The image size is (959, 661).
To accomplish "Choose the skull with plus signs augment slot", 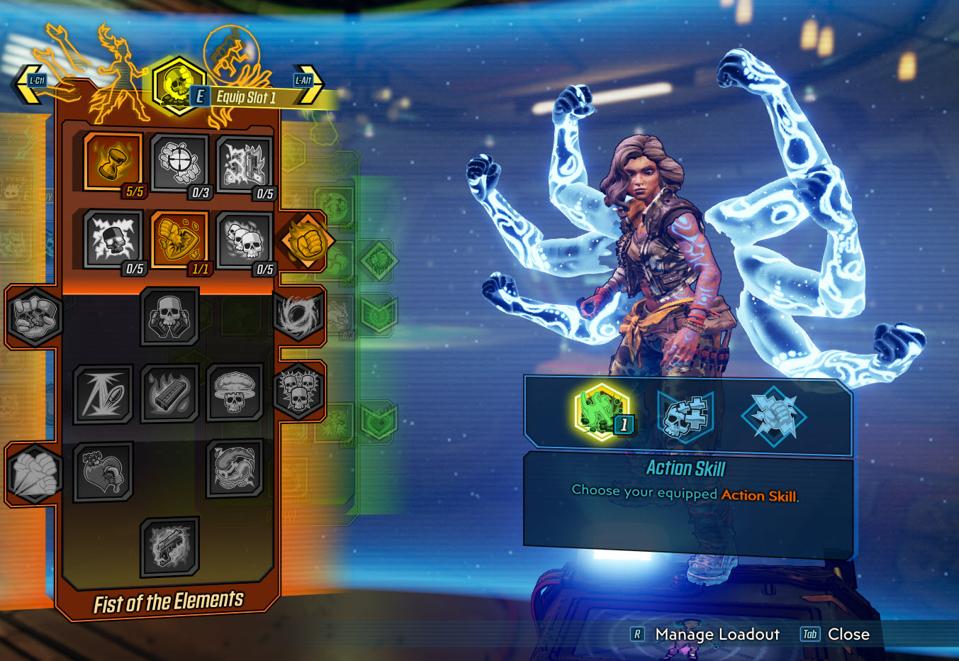I will [685, 413].
